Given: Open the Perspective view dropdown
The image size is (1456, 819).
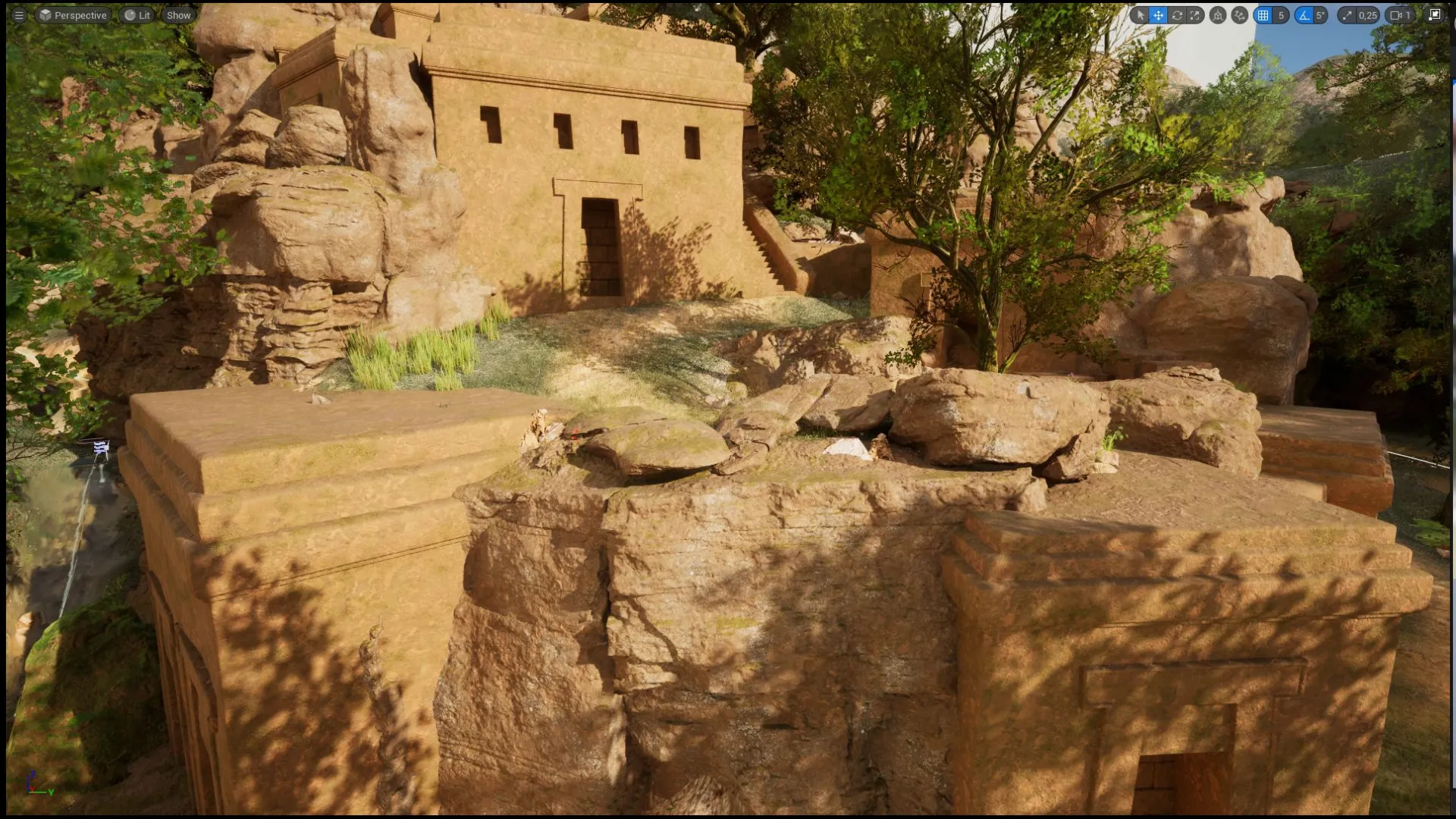Looking at the screenshot, I should [x=73, y=14].
